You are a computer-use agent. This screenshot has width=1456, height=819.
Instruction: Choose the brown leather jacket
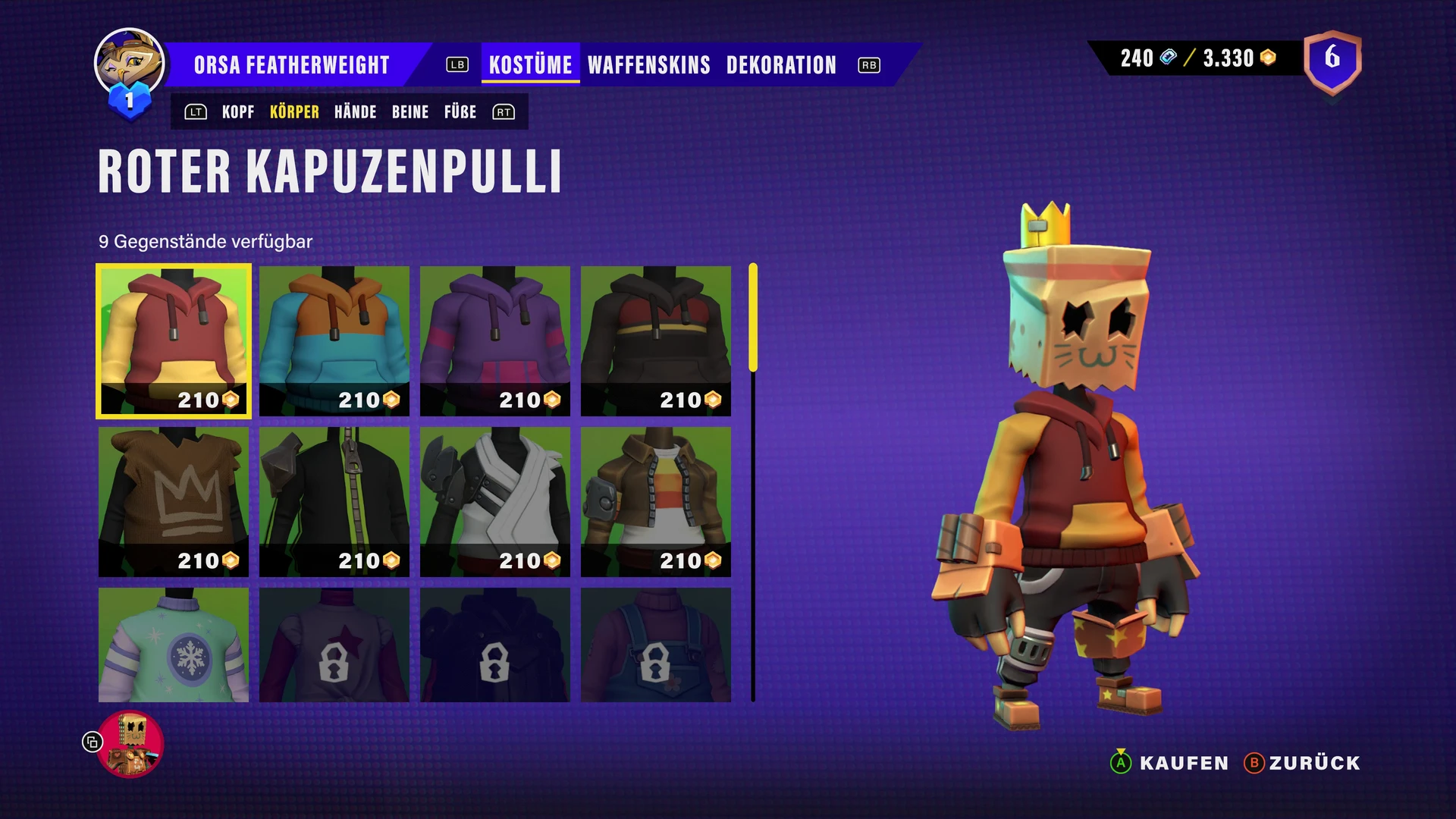coord(656,501)
